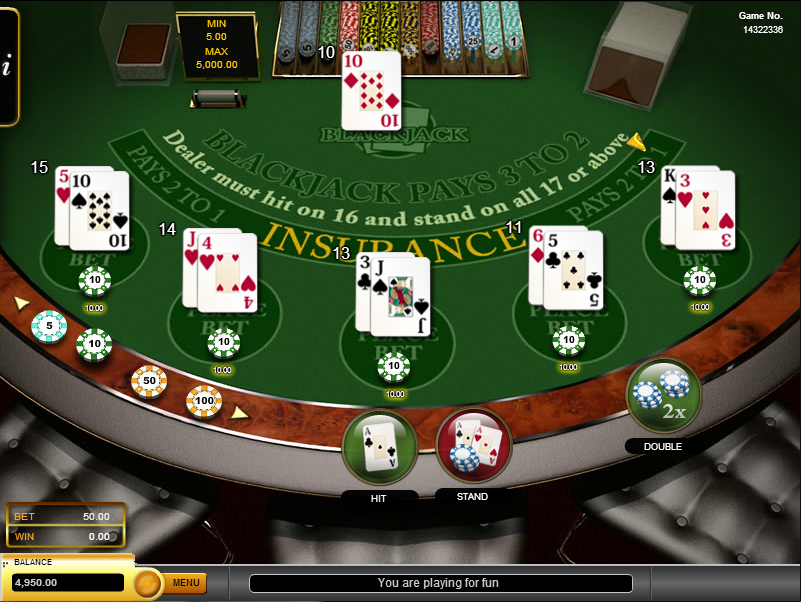Screen dimensions: 801x602
Task: Select the 100 value chip
Action: pyautogui.click(x=203, y=401)
